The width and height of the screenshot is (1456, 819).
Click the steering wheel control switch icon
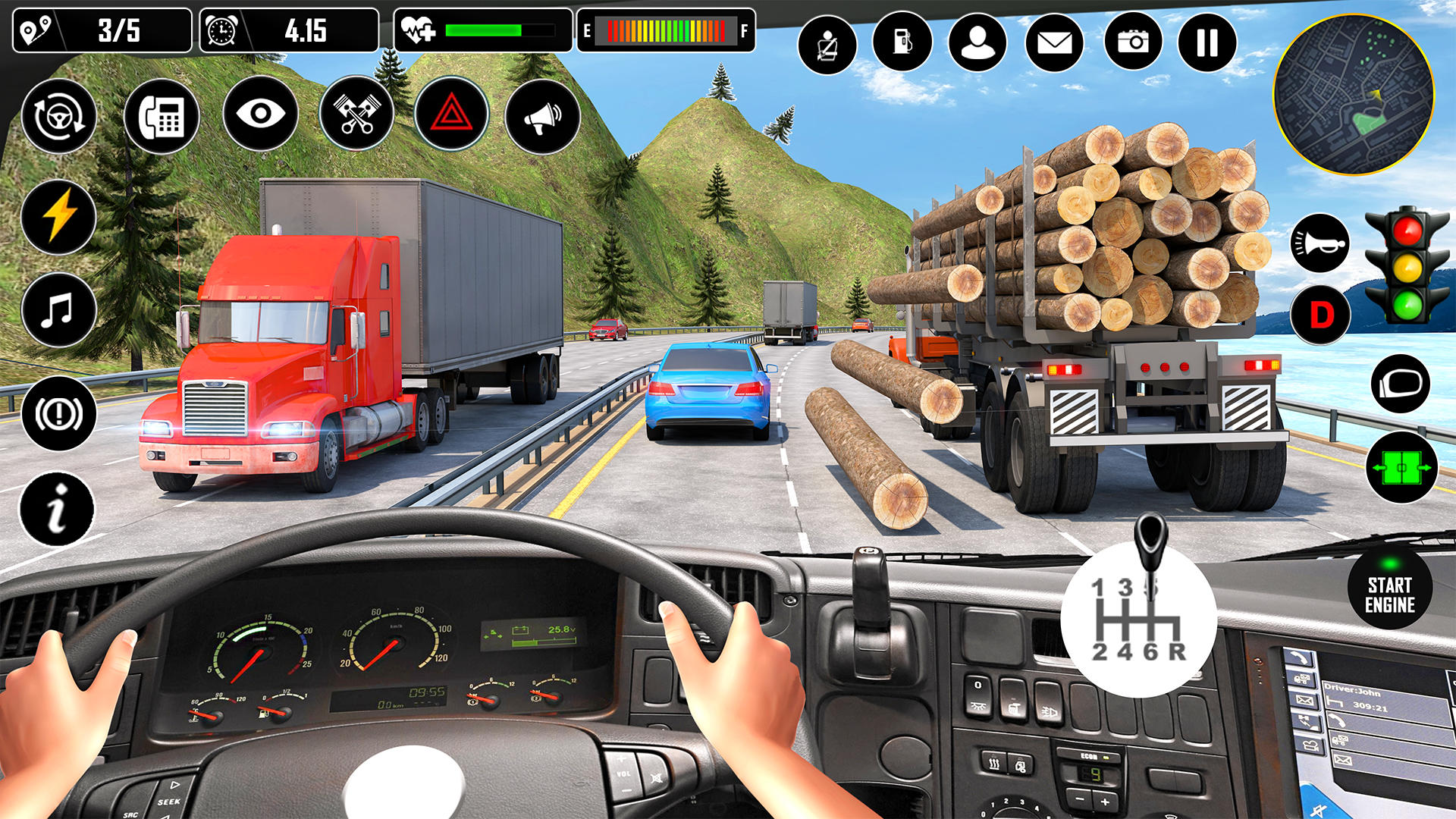pyautogui.click(x=59, y=117)
